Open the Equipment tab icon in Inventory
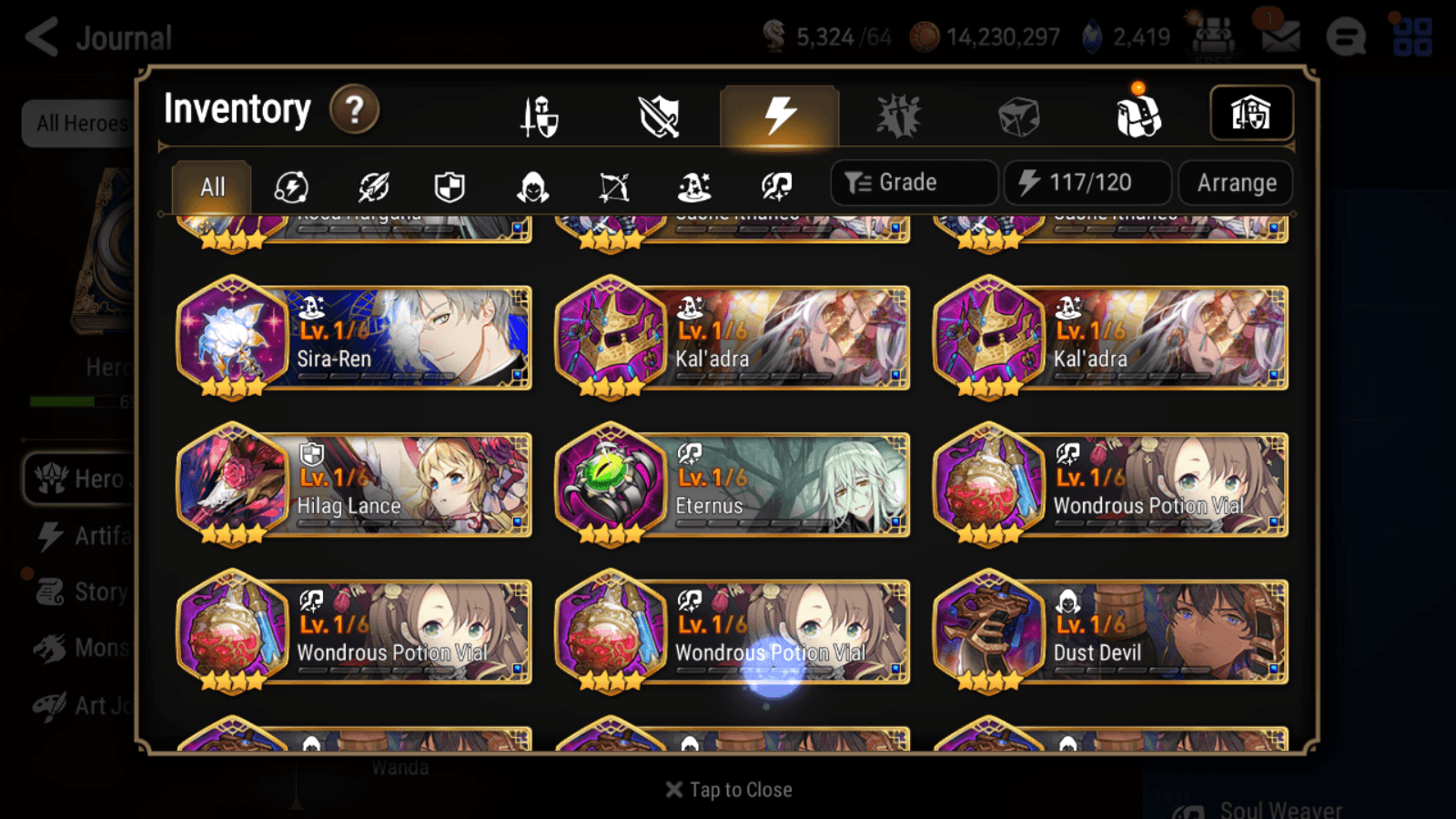Image resolution: width=1456 pixels, height=819 pixels. [541, 116]
